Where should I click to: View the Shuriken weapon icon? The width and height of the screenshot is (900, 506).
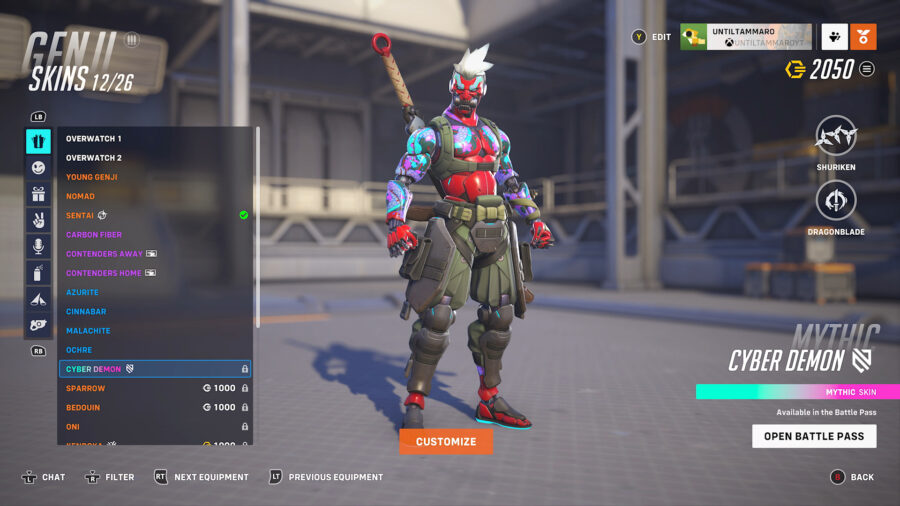tap(836, 137)
